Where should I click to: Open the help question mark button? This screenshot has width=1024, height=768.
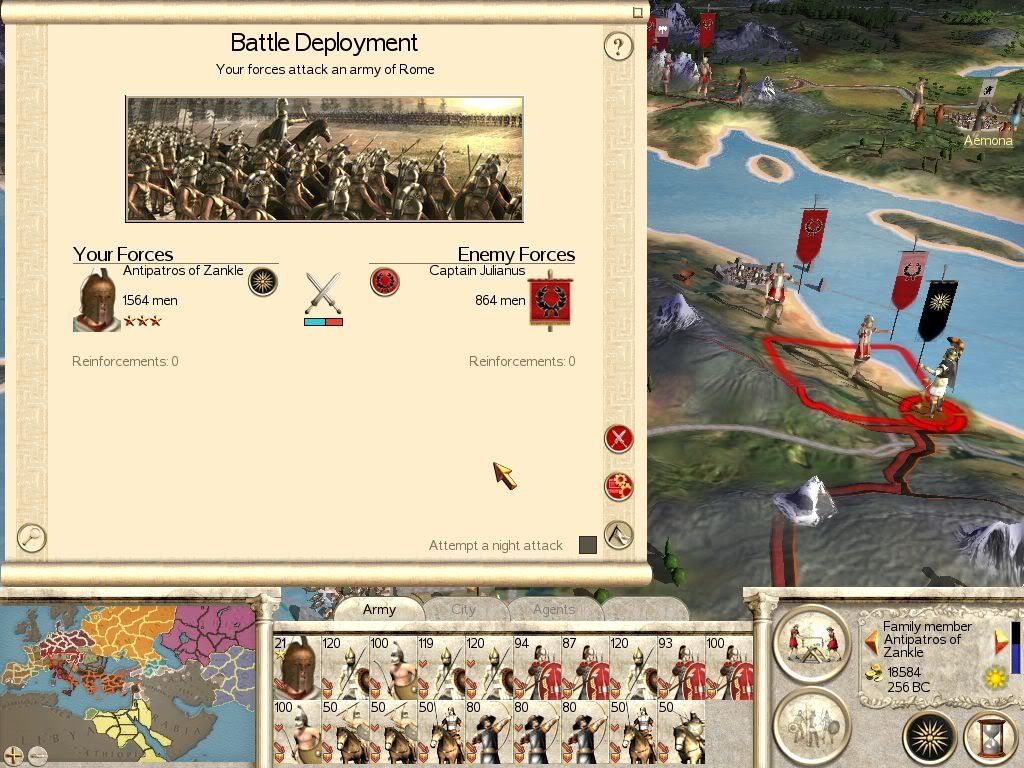[618, 46]
